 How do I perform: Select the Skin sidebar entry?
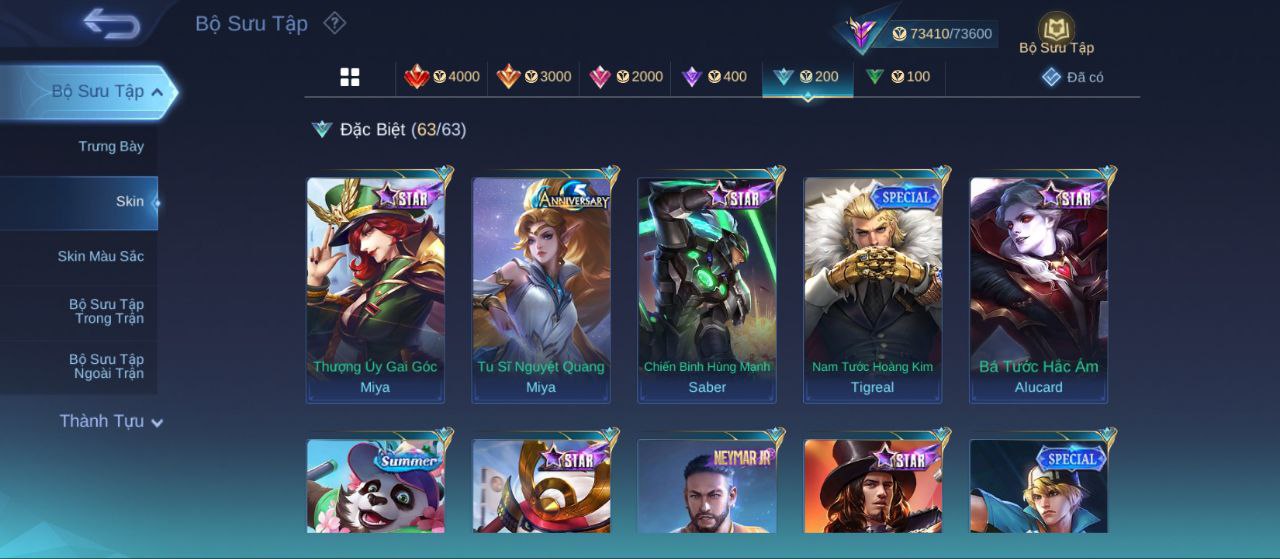(130, 202)
